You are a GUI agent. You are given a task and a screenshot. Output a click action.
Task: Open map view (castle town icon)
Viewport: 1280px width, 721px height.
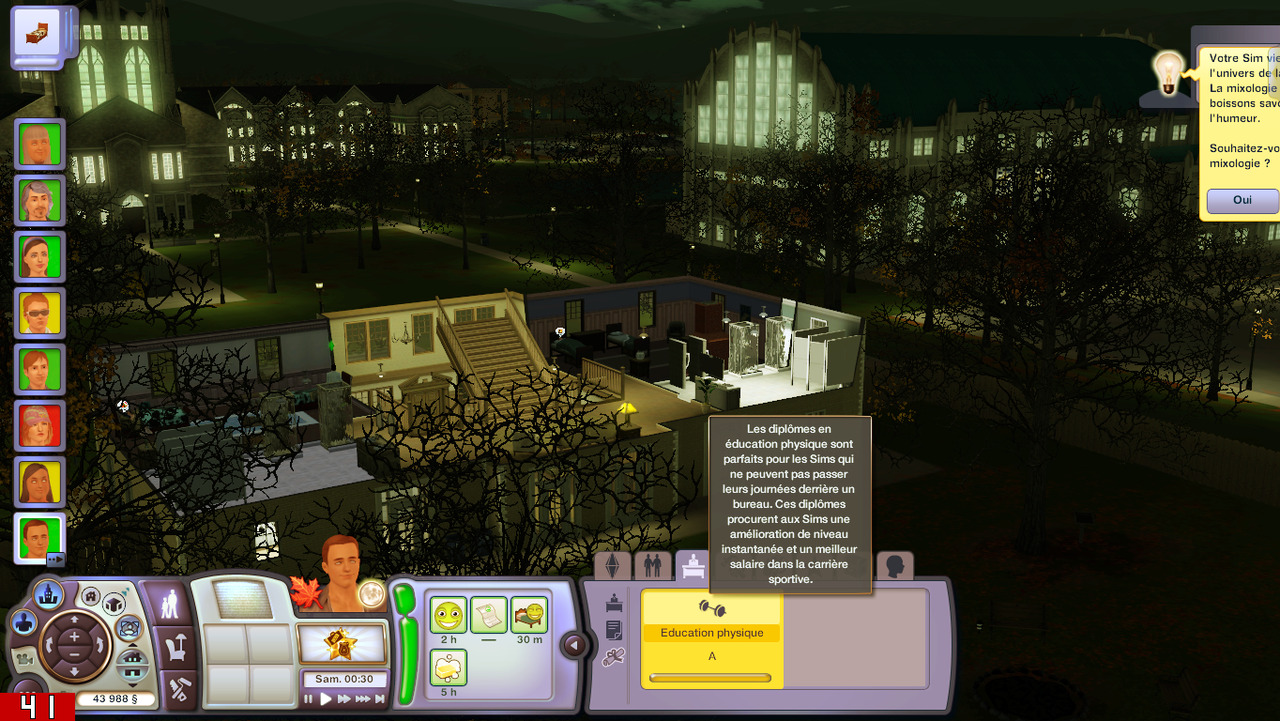pyautogui.click(x=47, y=595)
